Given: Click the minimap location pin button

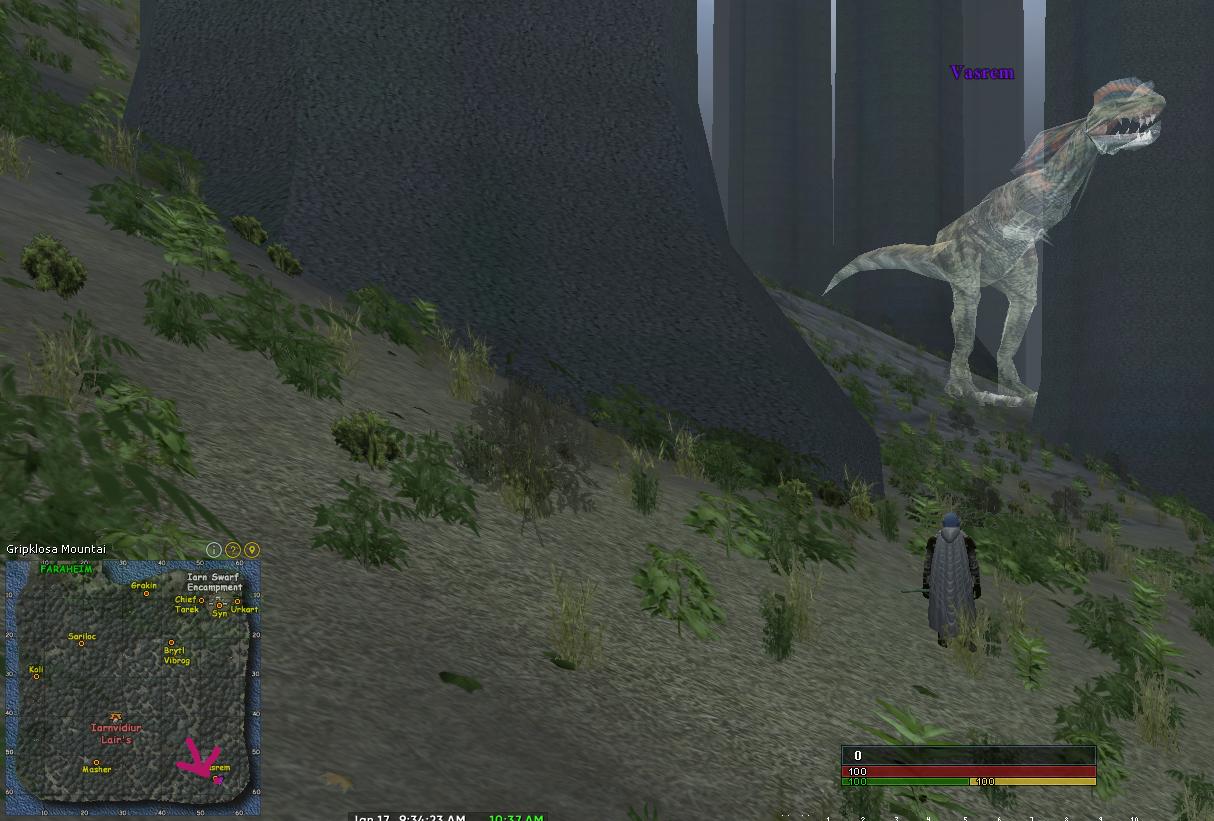Looking at the screenshot, I should [x=252, y=549].
